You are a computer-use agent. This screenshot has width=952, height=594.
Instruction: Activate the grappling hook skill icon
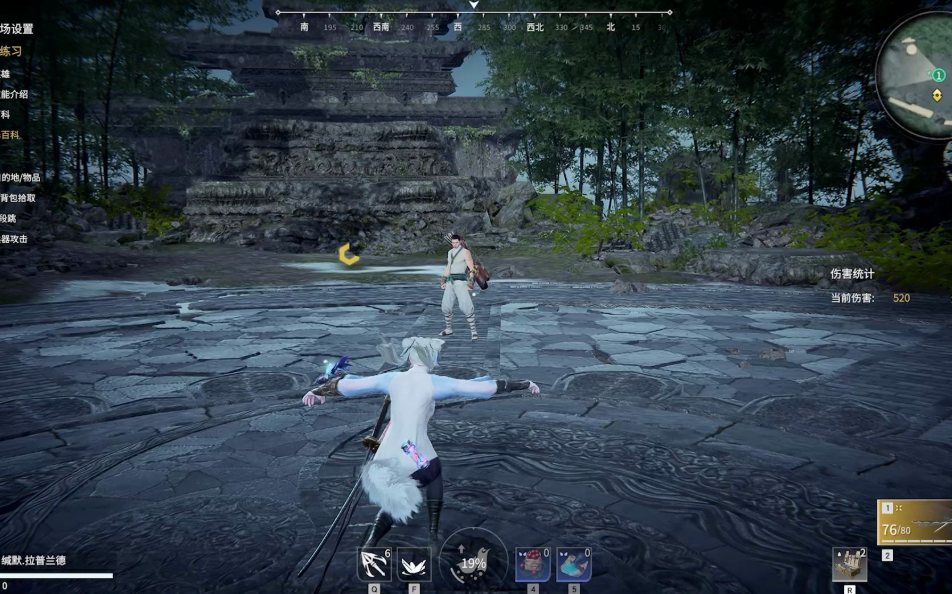[x=374, y=564]
